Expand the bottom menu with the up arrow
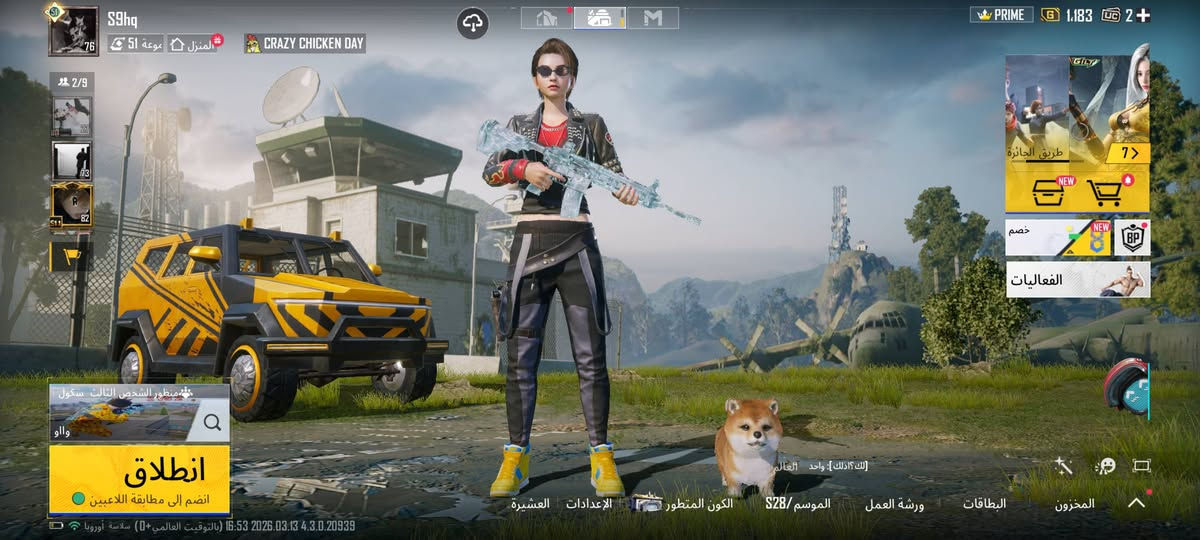Screen dimensions: 1200x540 pos(1136,503)
